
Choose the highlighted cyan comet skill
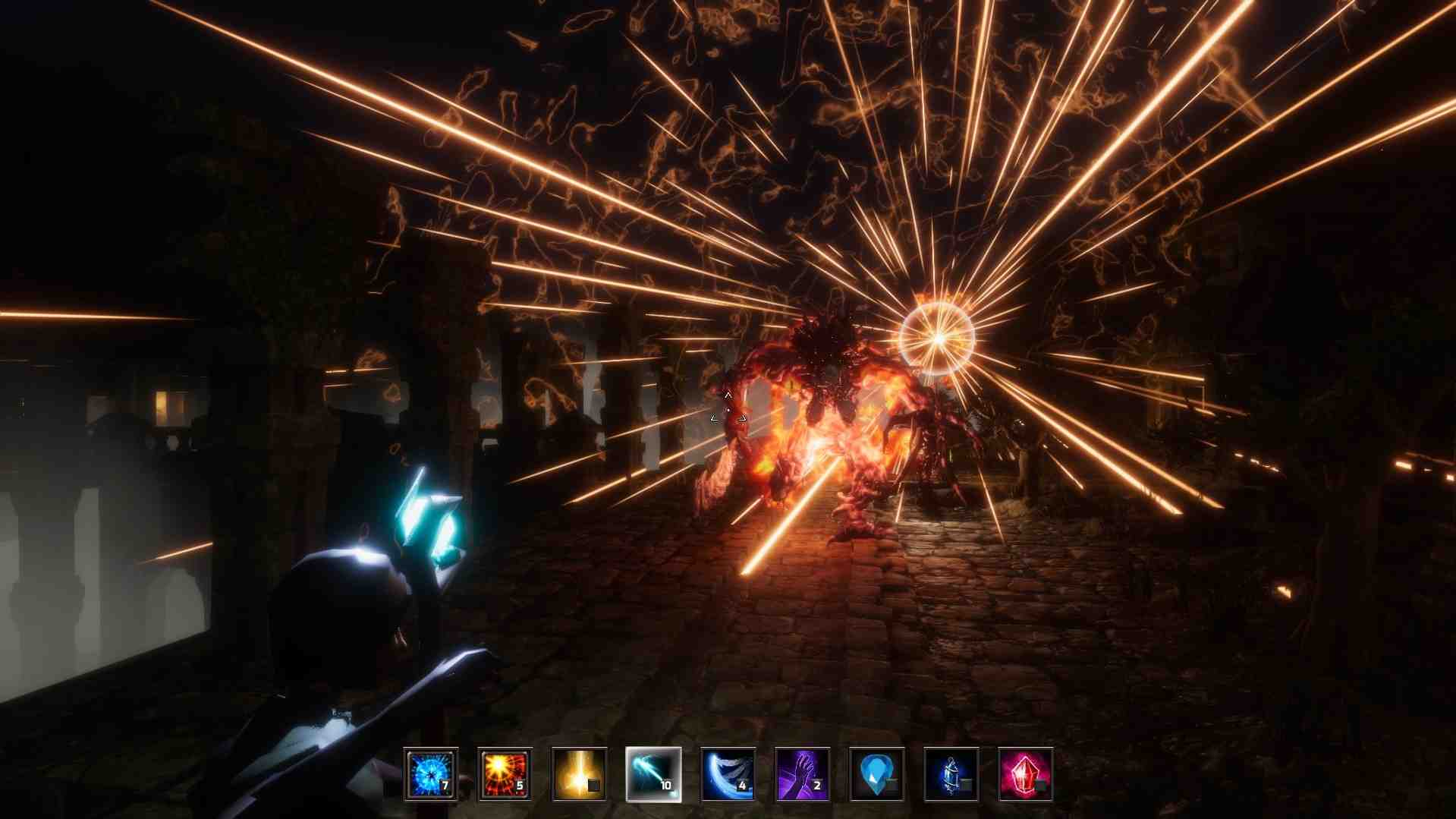pos(653,774)
